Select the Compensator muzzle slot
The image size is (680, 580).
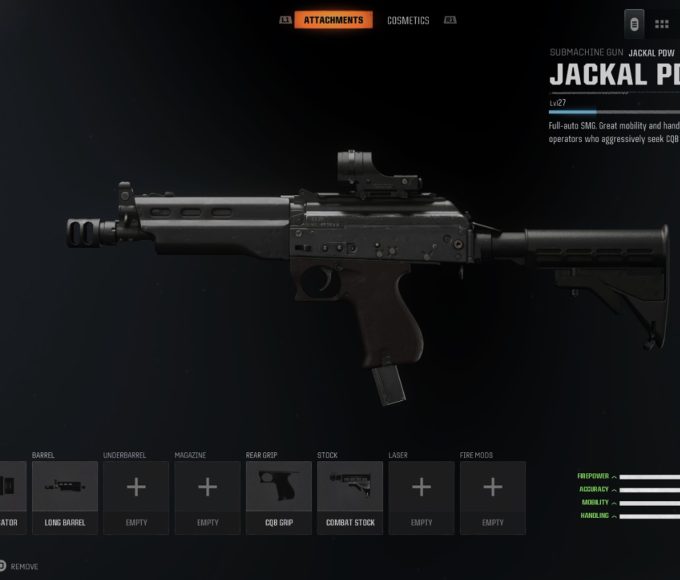pyautogui.click(x=12, y=497)
